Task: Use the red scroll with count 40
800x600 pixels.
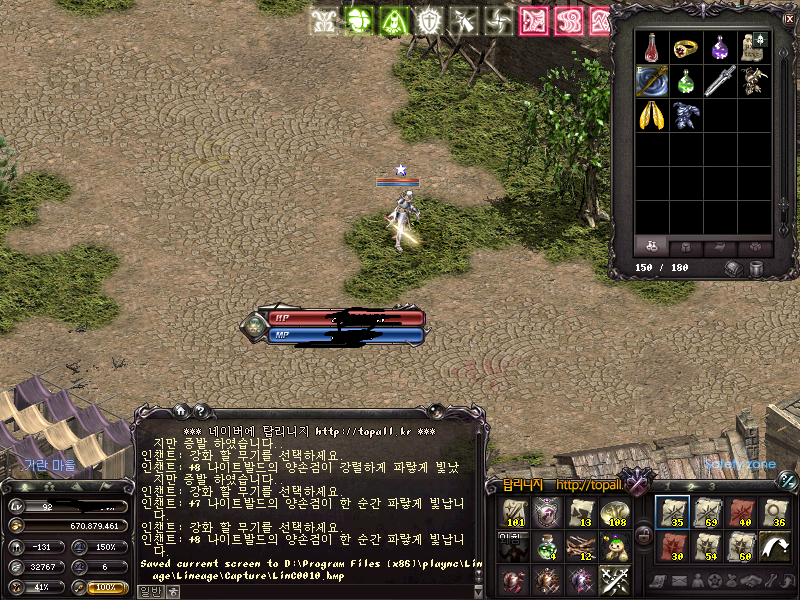Action: click(x=740, y=512)
